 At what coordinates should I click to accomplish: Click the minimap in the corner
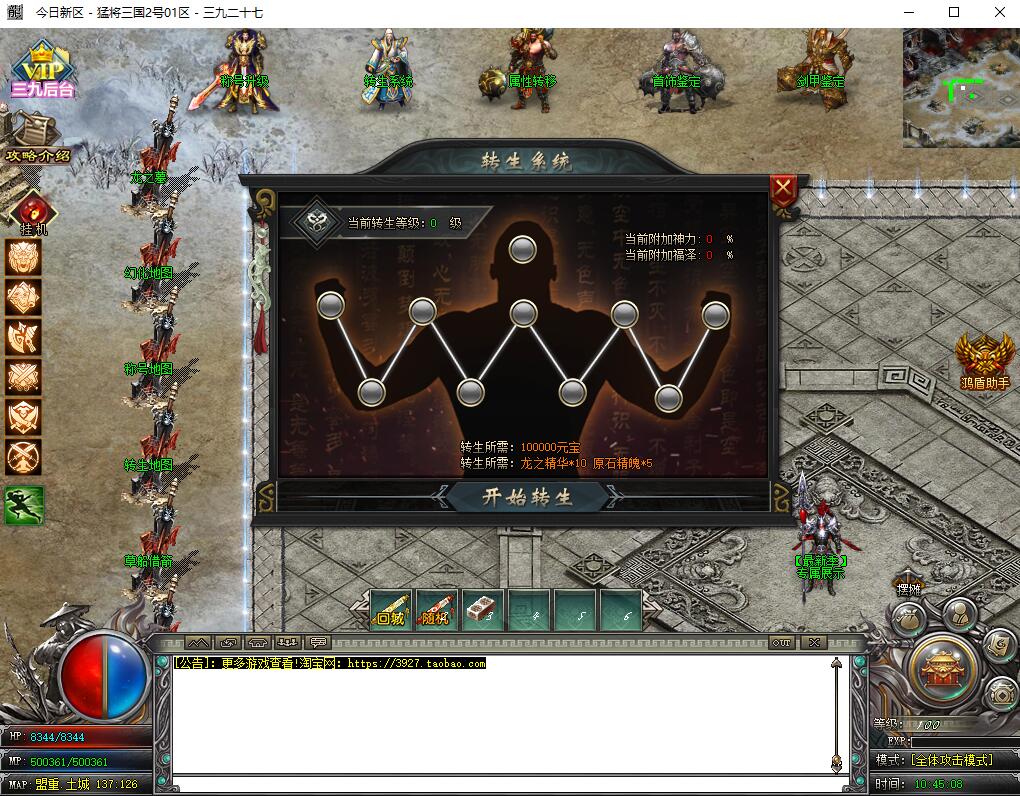(960, 88)
